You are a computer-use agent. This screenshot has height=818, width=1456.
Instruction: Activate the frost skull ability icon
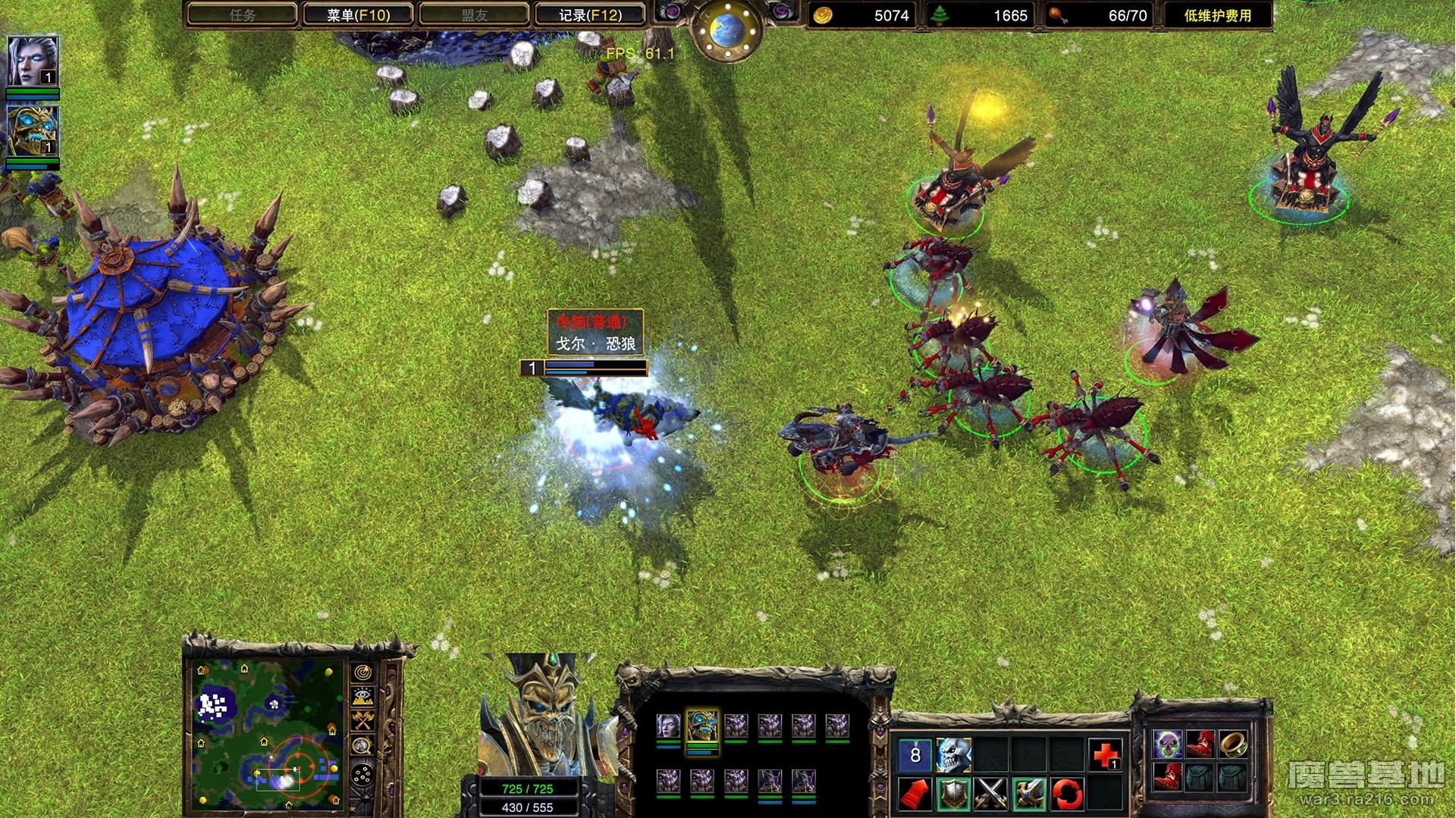(x=953, y=755)
